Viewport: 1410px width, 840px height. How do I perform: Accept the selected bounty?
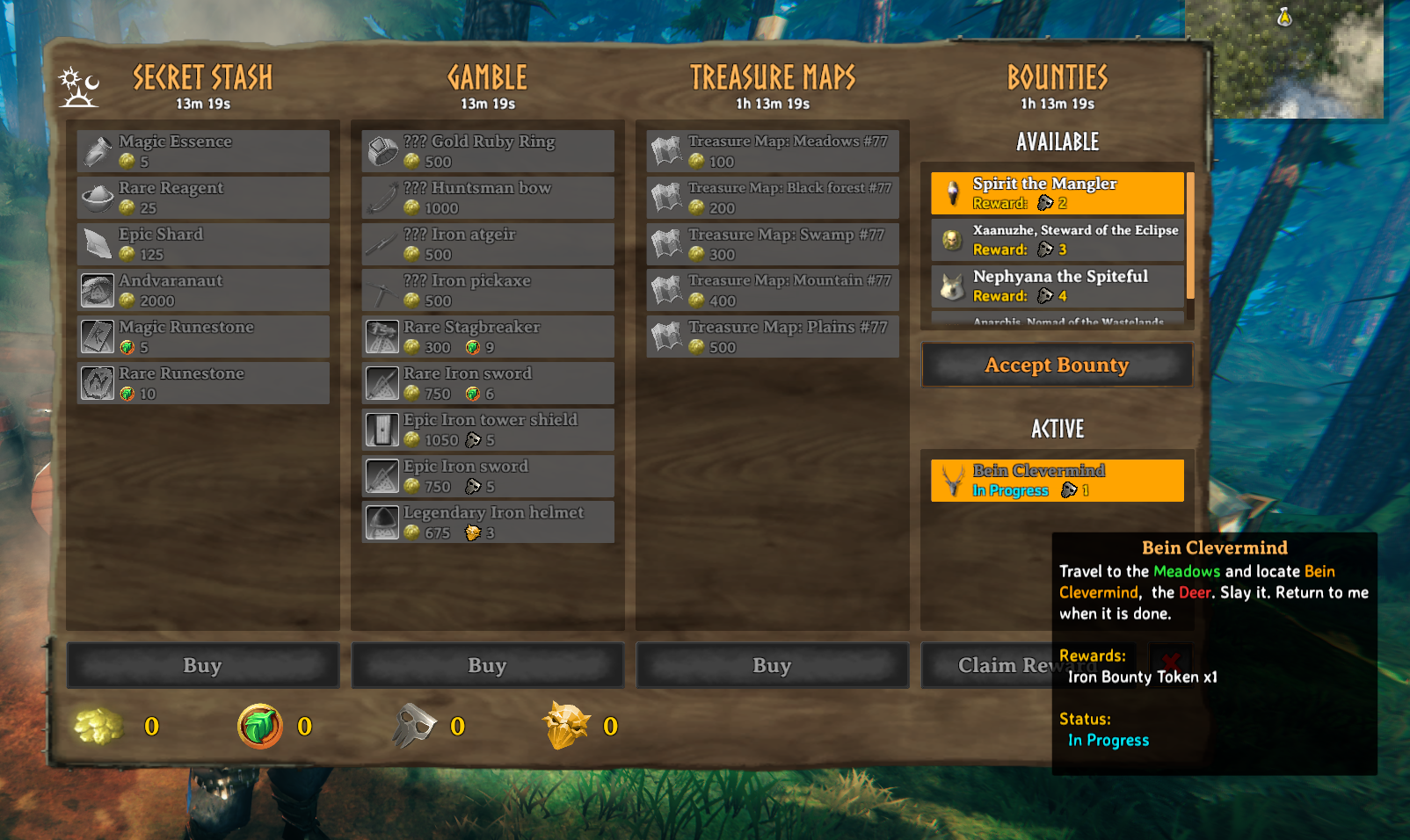pos(1057,365)
